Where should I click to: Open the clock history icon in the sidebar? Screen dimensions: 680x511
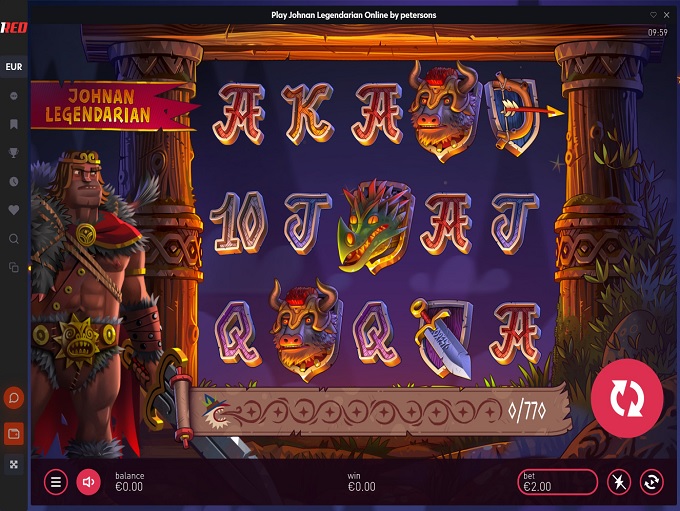14,182
